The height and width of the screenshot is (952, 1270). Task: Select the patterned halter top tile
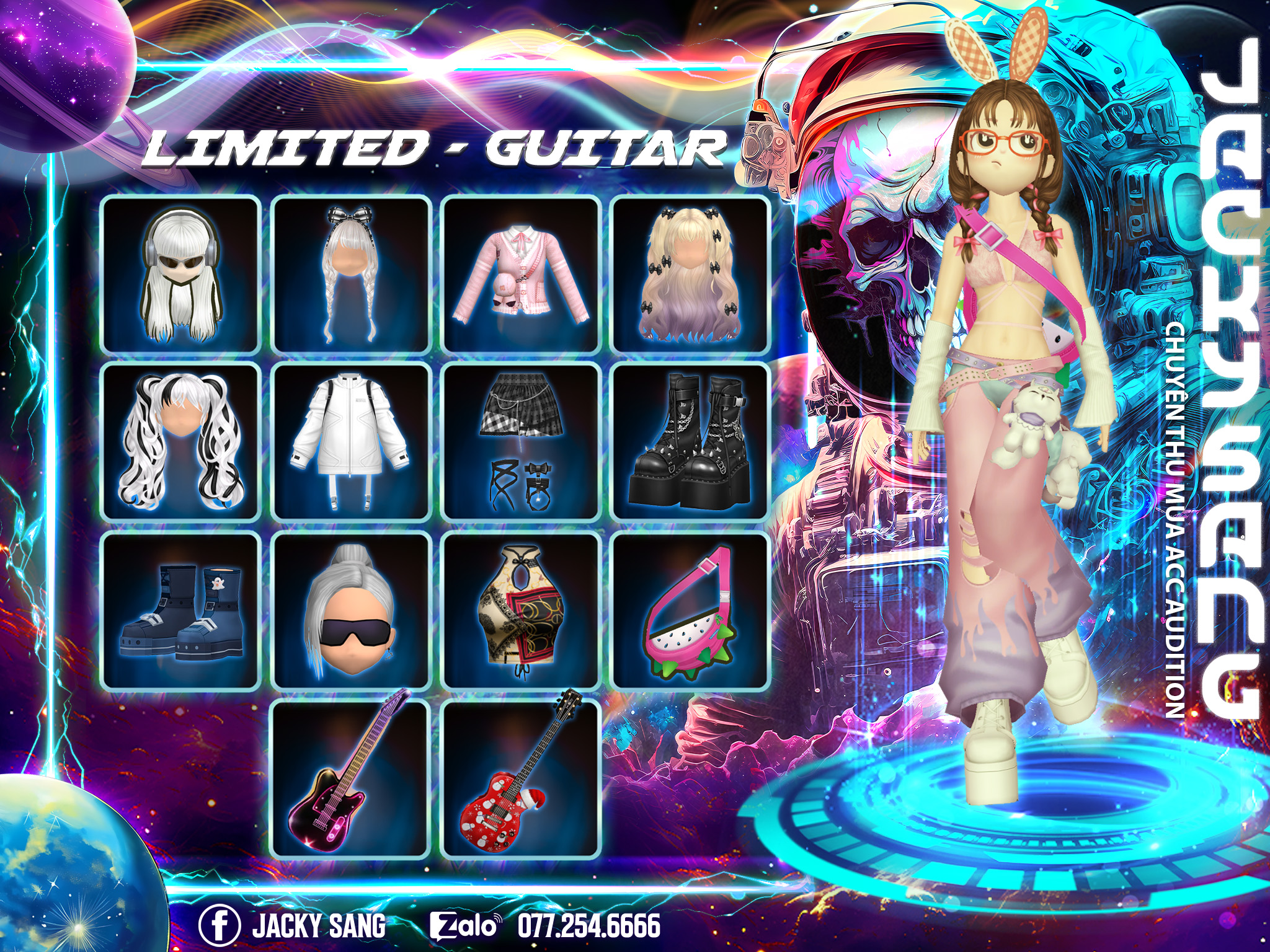click(521, 610)
